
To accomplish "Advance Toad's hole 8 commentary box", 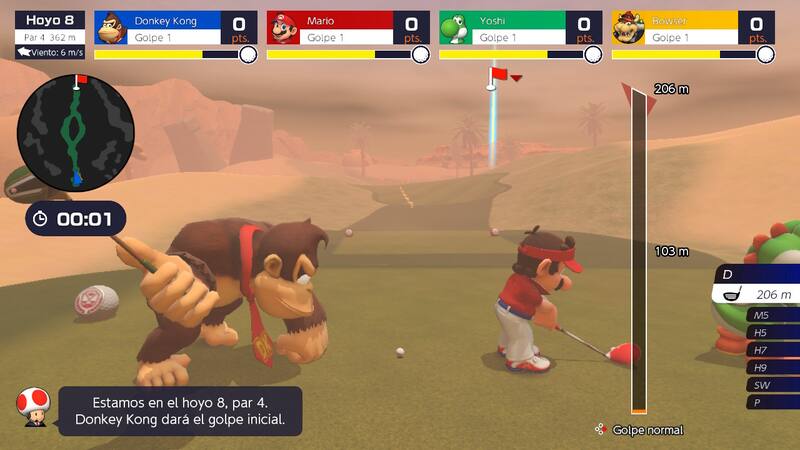I will [179, 411].
